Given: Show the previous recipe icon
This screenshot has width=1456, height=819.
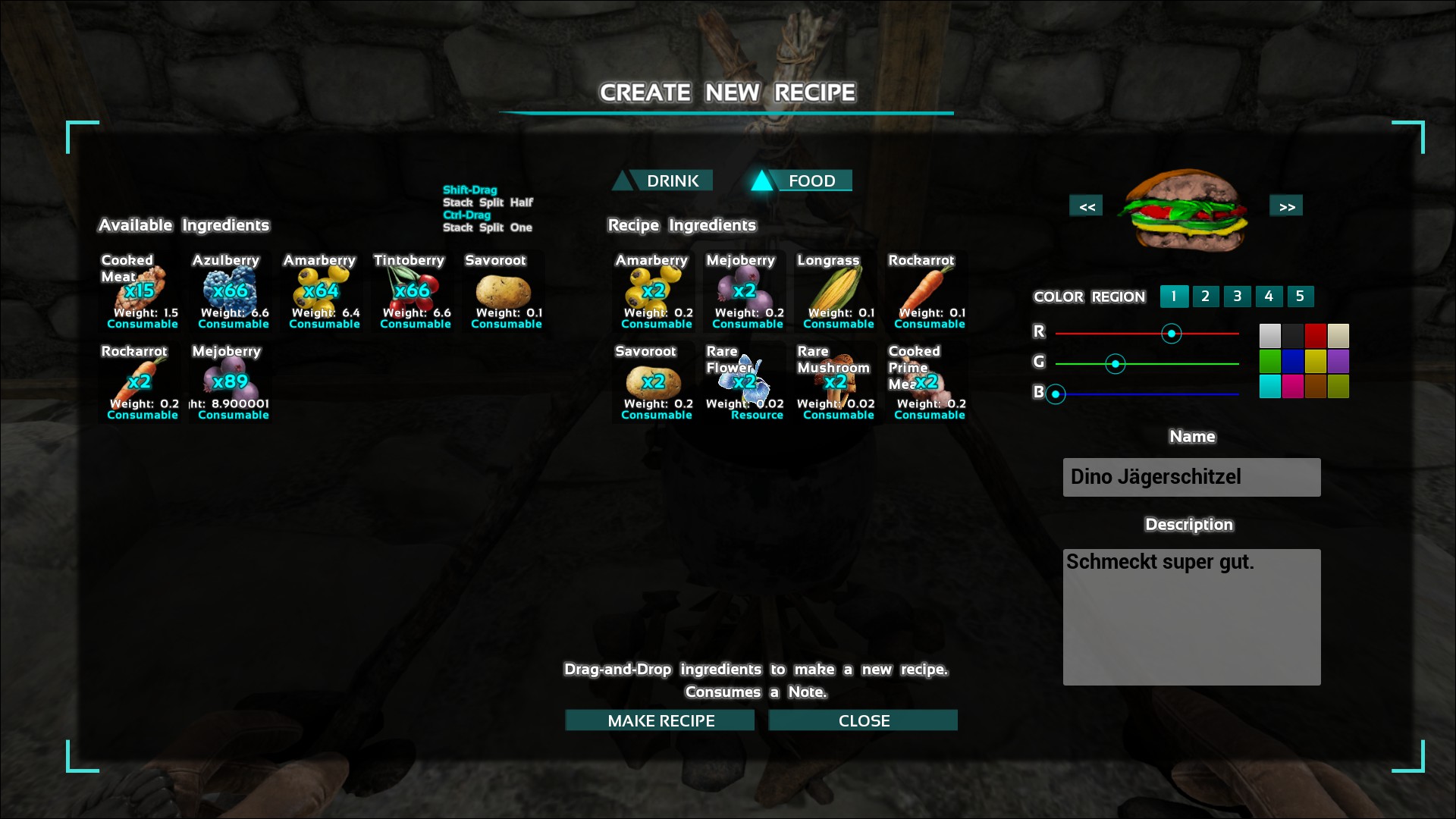Looking at the screenshot, I should tap(1086, 206).
